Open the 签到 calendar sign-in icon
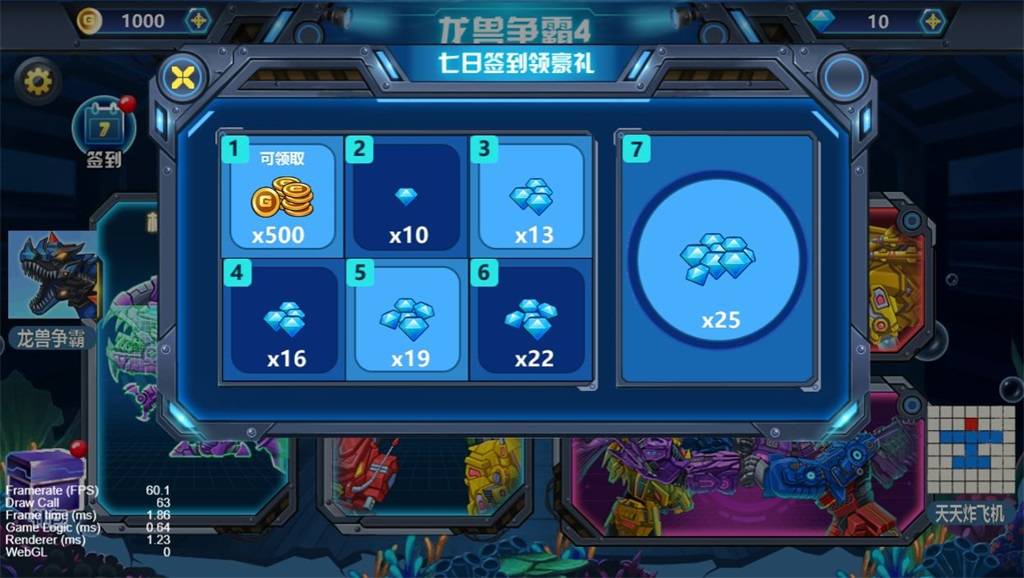Viewport: 1024px width, 578px height. (104, 129)
